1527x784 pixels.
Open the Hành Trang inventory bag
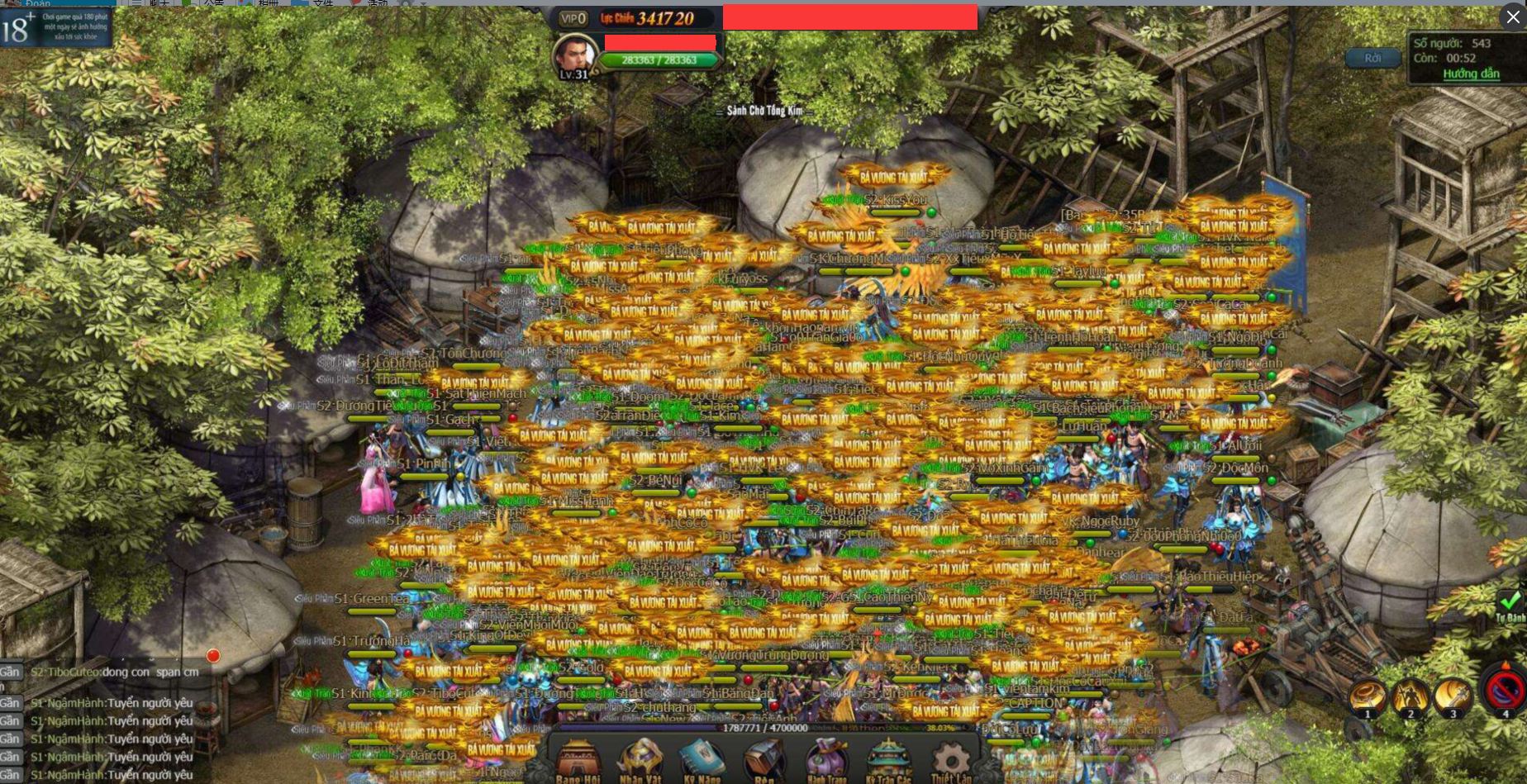(x=826, y=760)
